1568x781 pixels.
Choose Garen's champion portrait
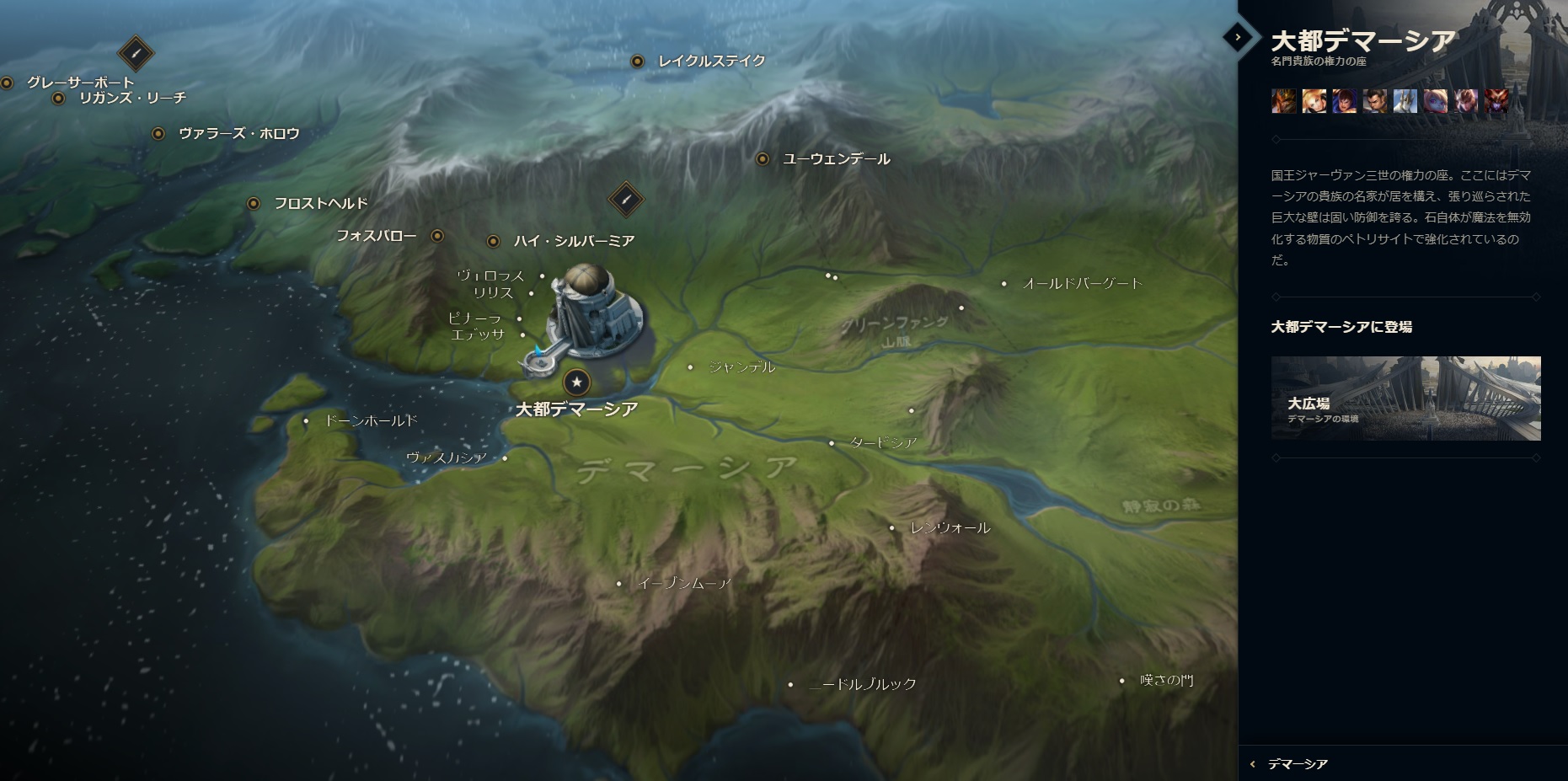point(1345,101)
